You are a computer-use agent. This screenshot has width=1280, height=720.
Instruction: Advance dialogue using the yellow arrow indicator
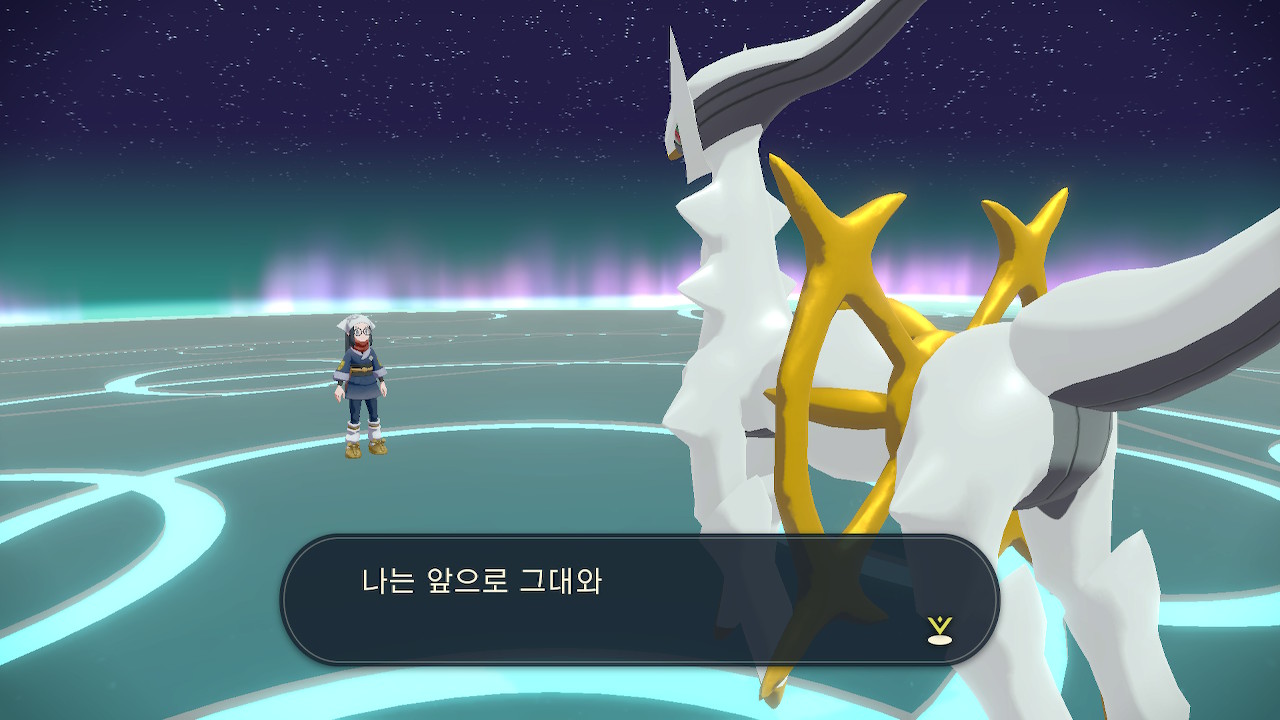point(939,630)
